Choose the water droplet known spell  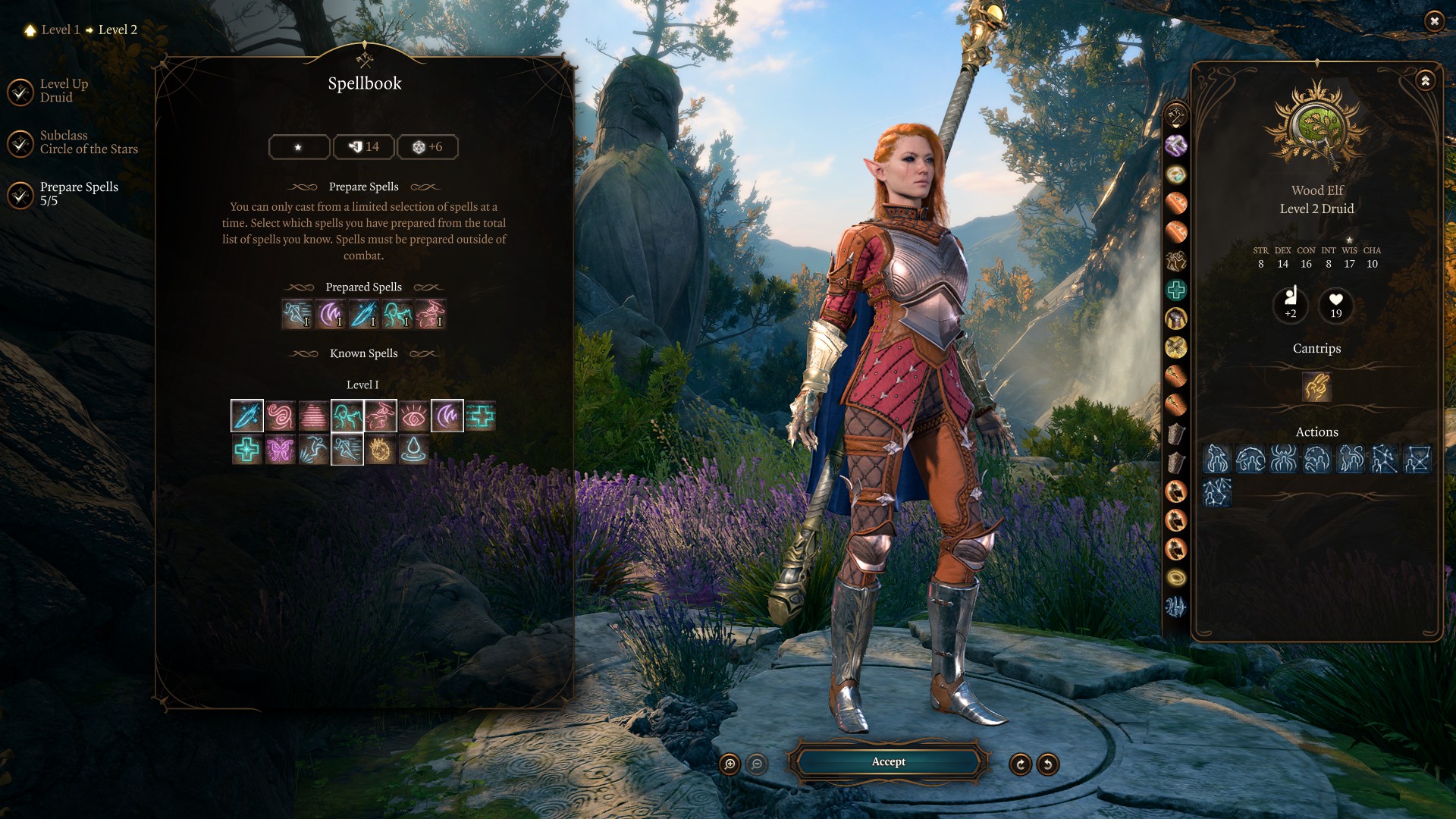pos(414,450)
